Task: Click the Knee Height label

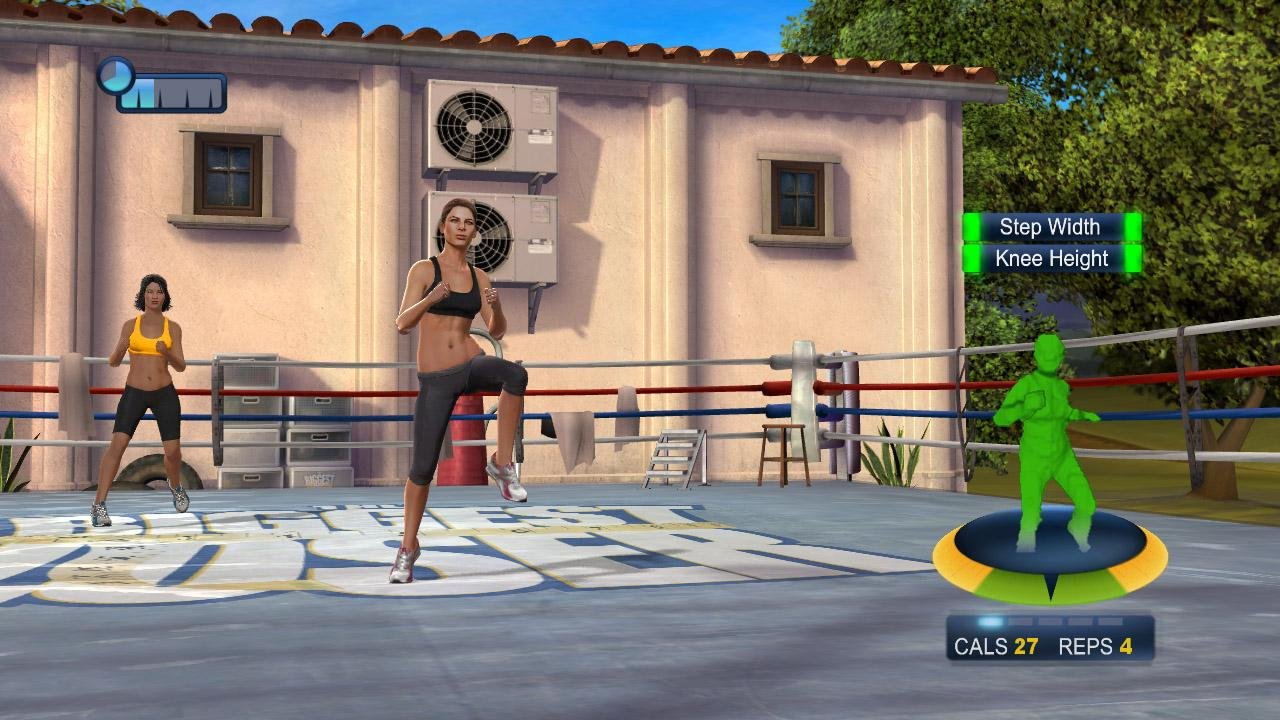Action: point(1049,257)
